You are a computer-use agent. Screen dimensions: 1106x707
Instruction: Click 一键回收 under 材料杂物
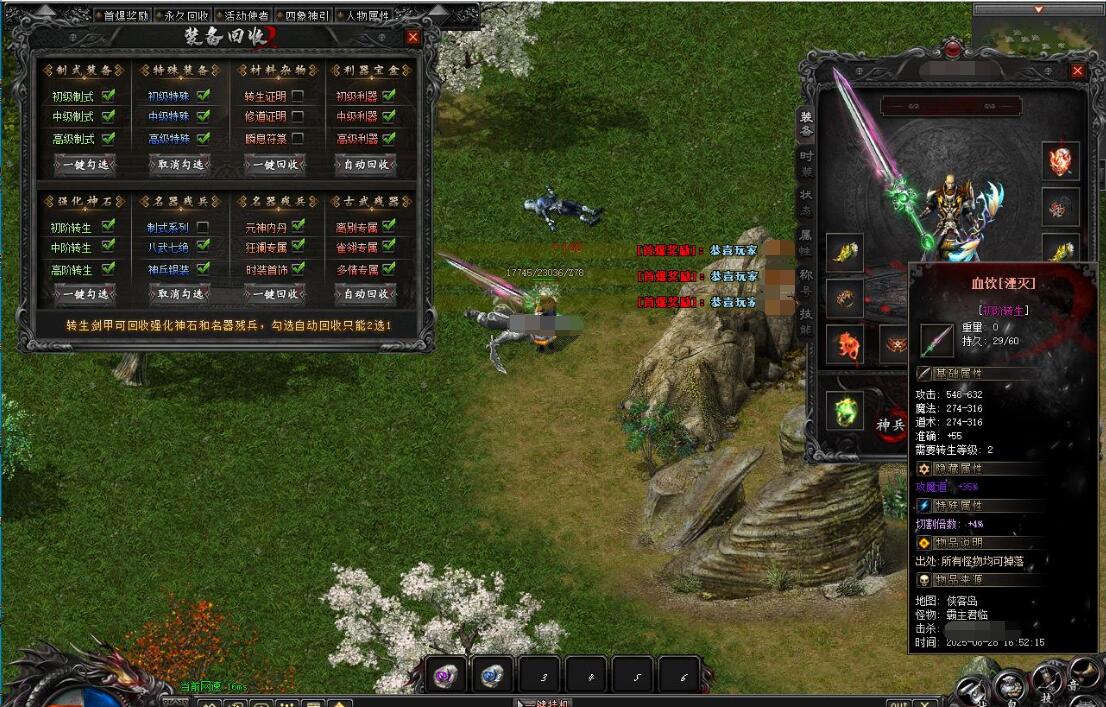274,165
